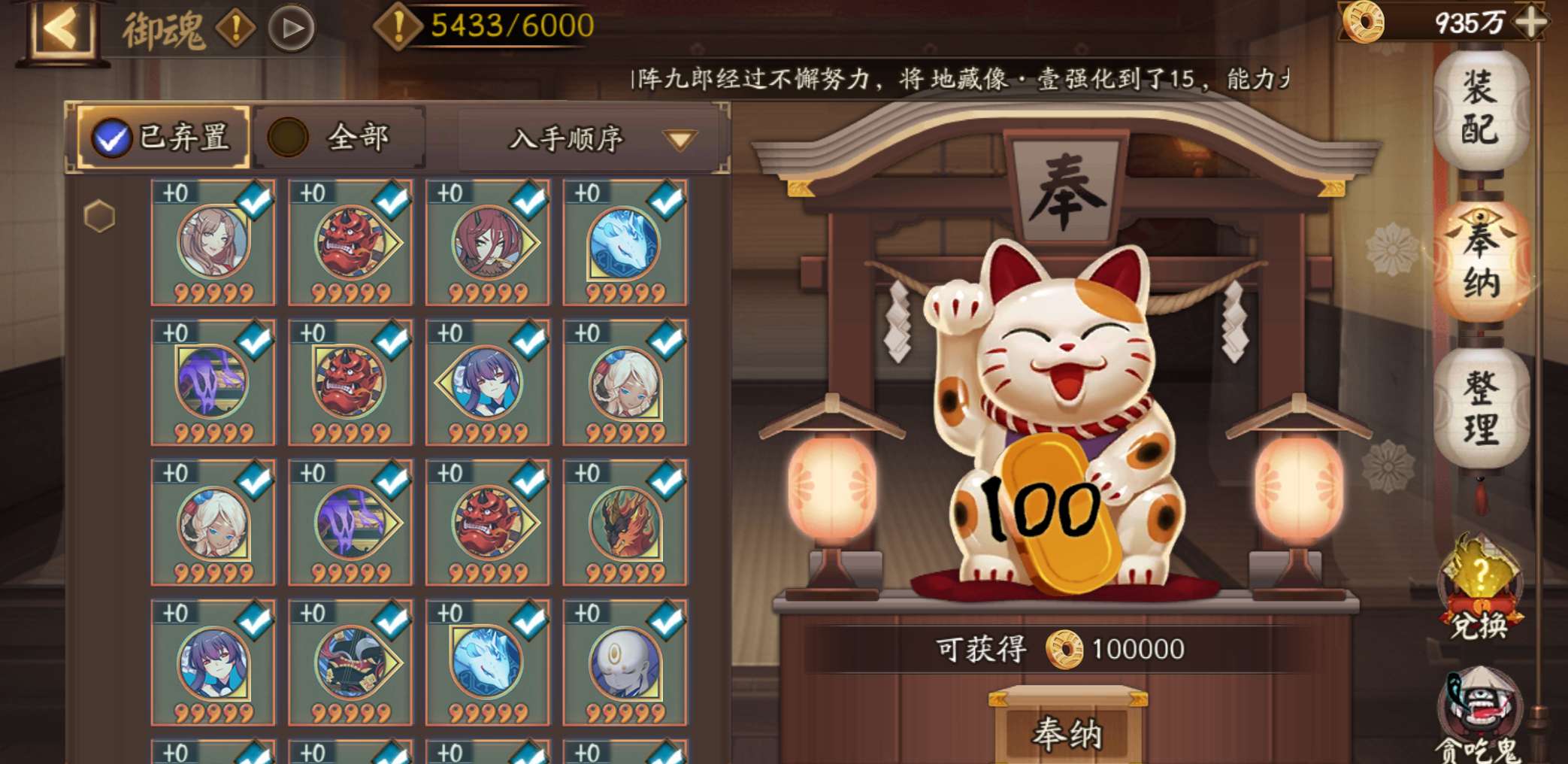Image resolution: width=1568 pixels, height=764 pixels.
Task: Click the hexagon expander on the soul grid
Action: (x=101, y=217)
